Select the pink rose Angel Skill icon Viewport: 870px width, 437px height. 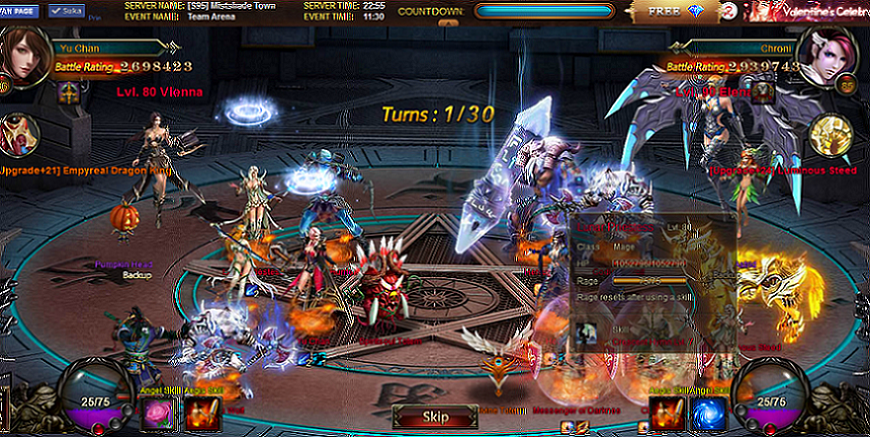click(x=157, y=412)
